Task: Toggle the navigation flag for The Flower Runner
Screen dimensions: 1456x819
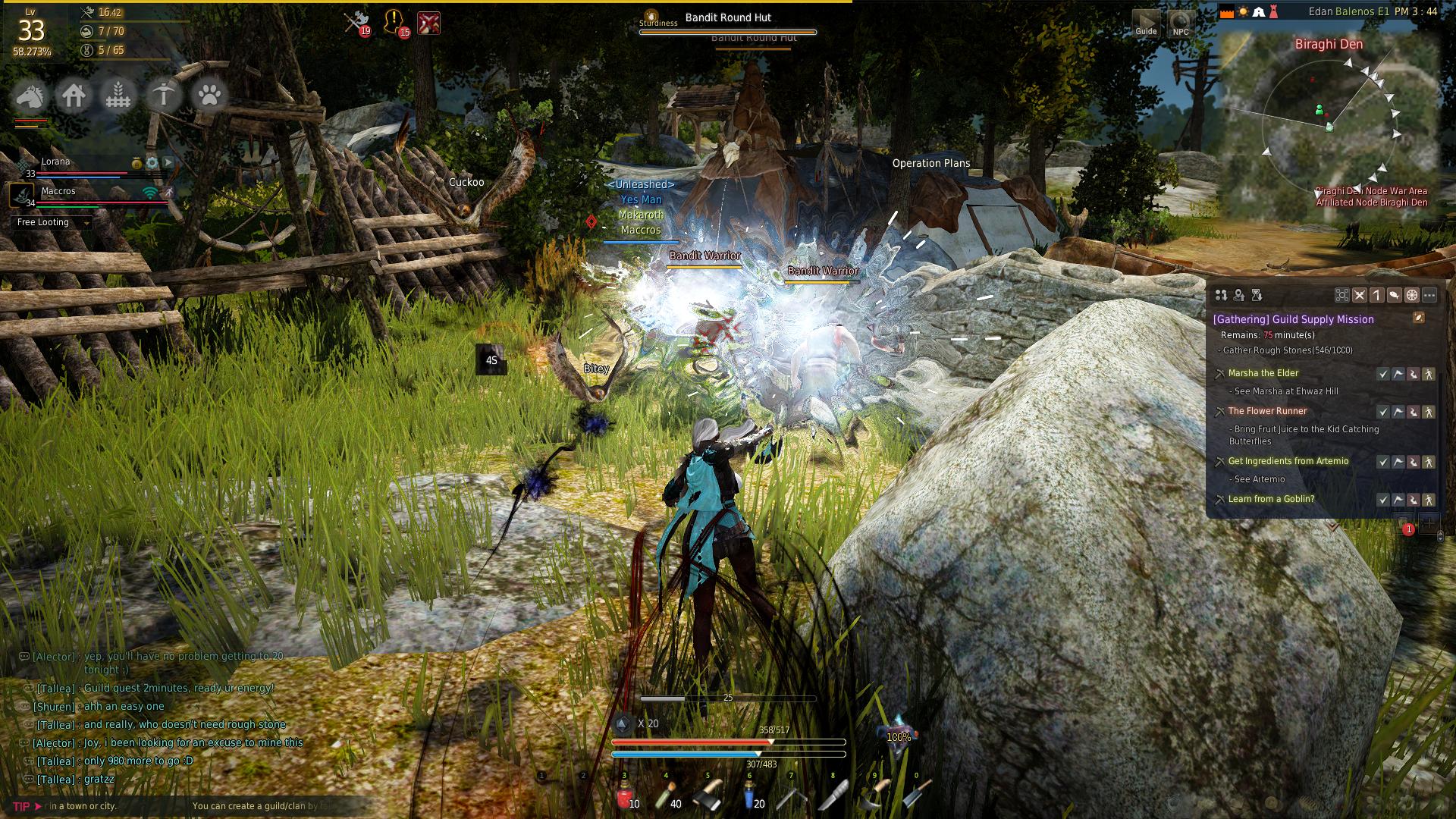Action: [1398, 411]
